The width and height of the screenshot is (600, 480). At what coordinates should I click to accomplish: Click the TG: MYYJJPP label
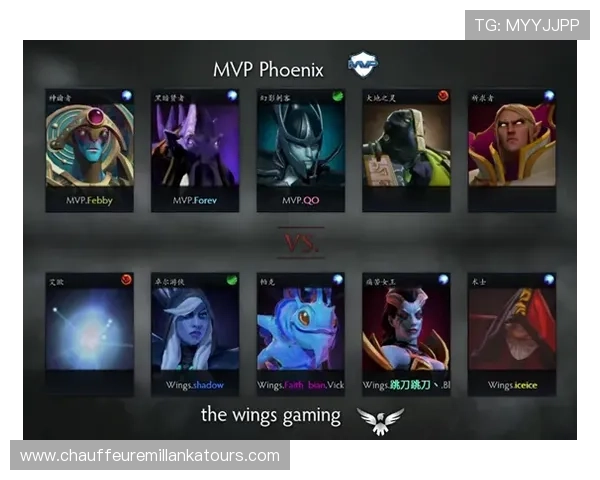pos(527,25)
